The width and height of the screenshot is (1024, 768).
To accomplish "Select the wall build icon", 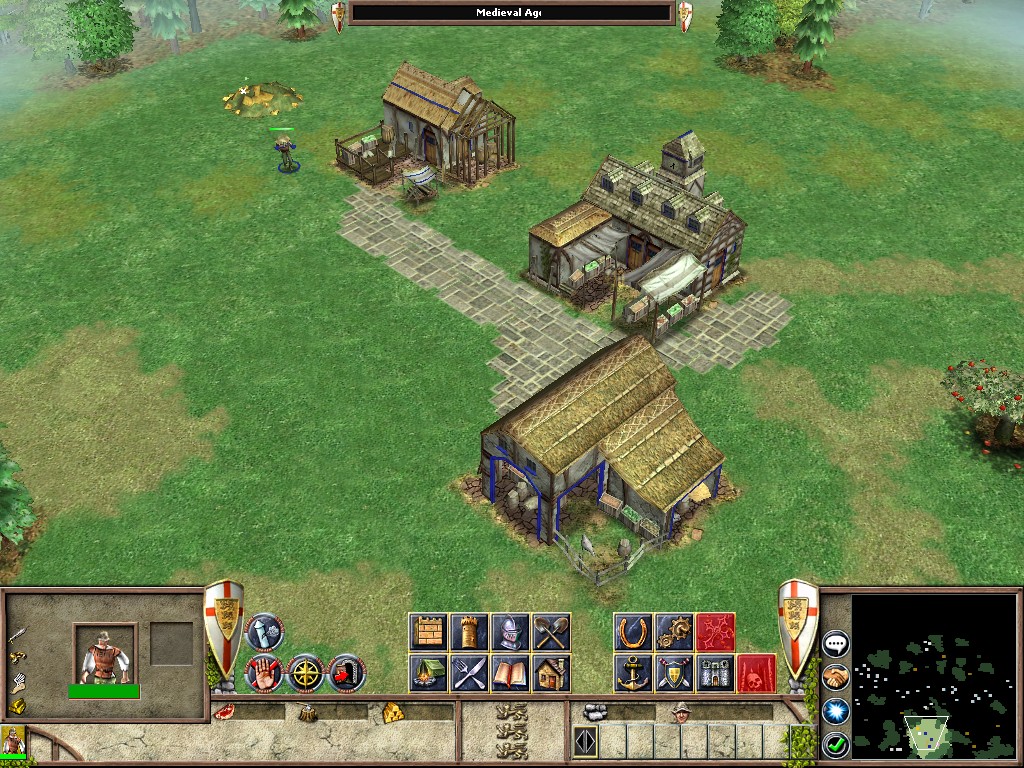I will 428,632.
